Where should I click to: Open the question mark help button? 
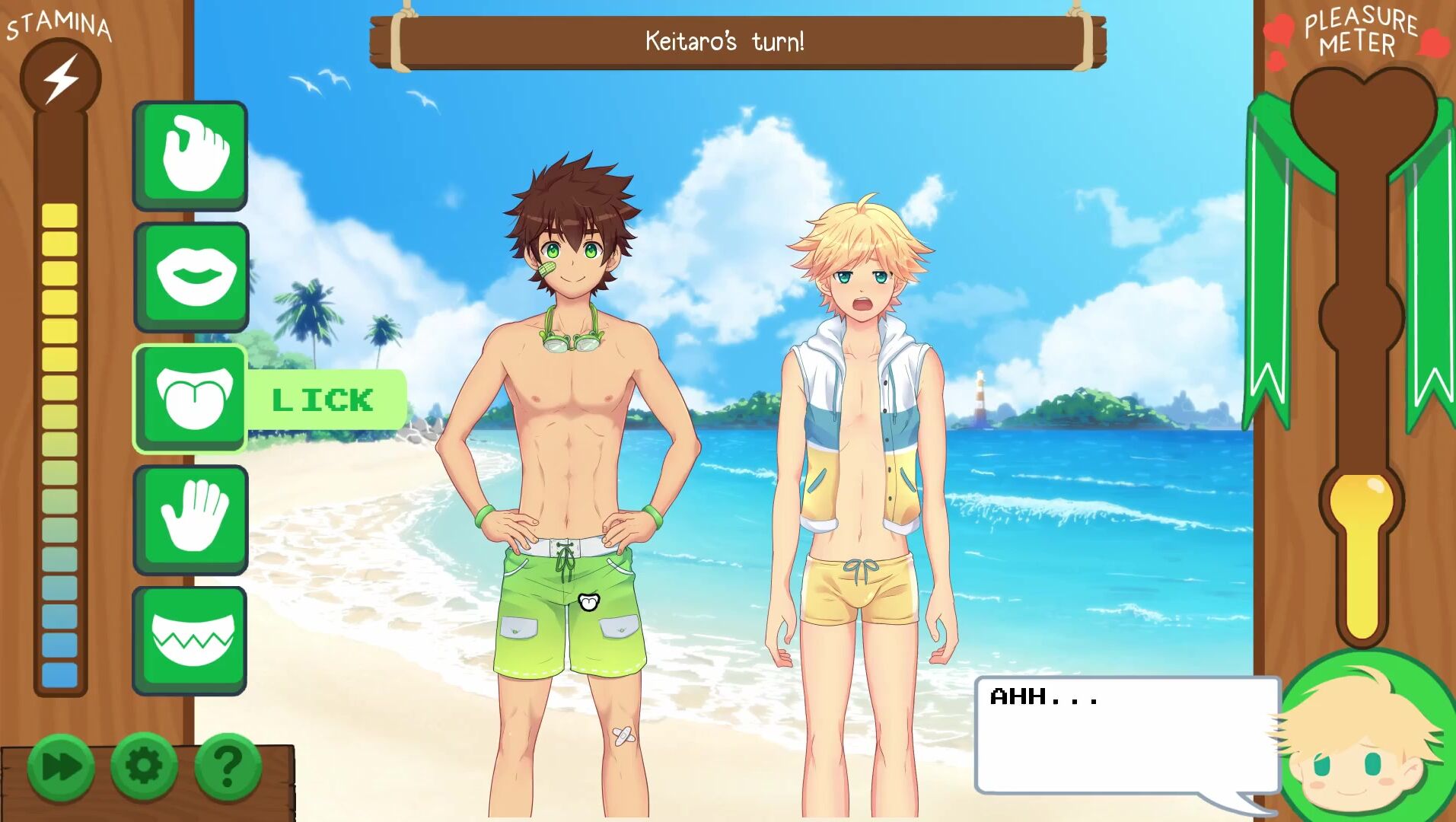point(228,767)
